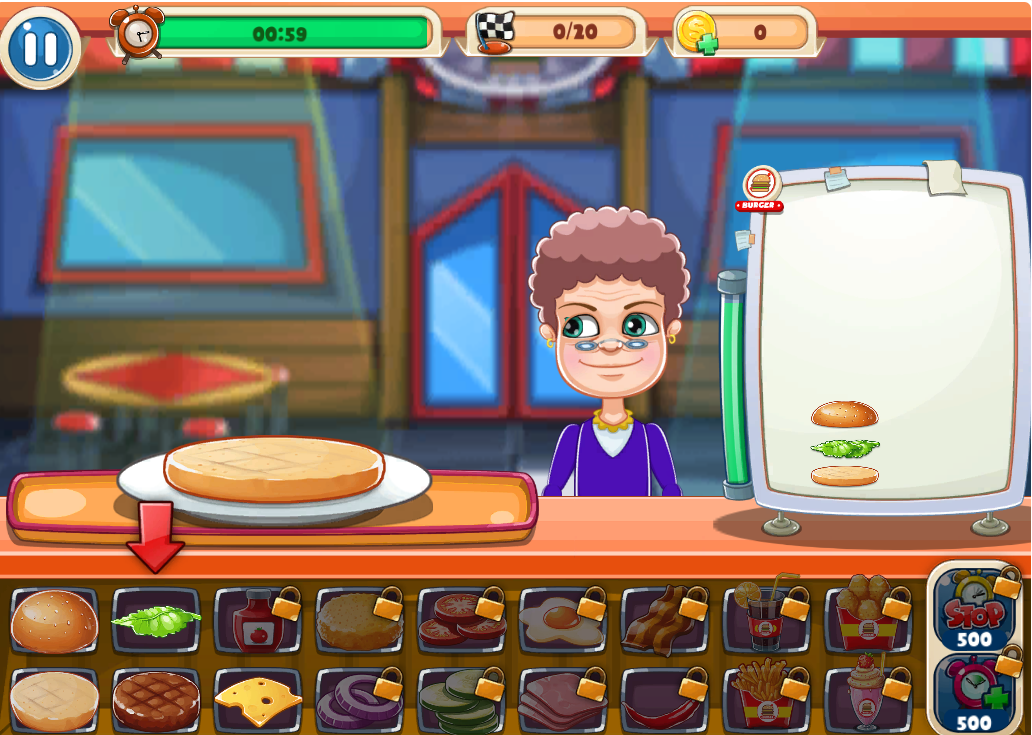Choose the locked tomato slices slot
The height and width of the screenshot is (735, 1032).
[461, 621]
